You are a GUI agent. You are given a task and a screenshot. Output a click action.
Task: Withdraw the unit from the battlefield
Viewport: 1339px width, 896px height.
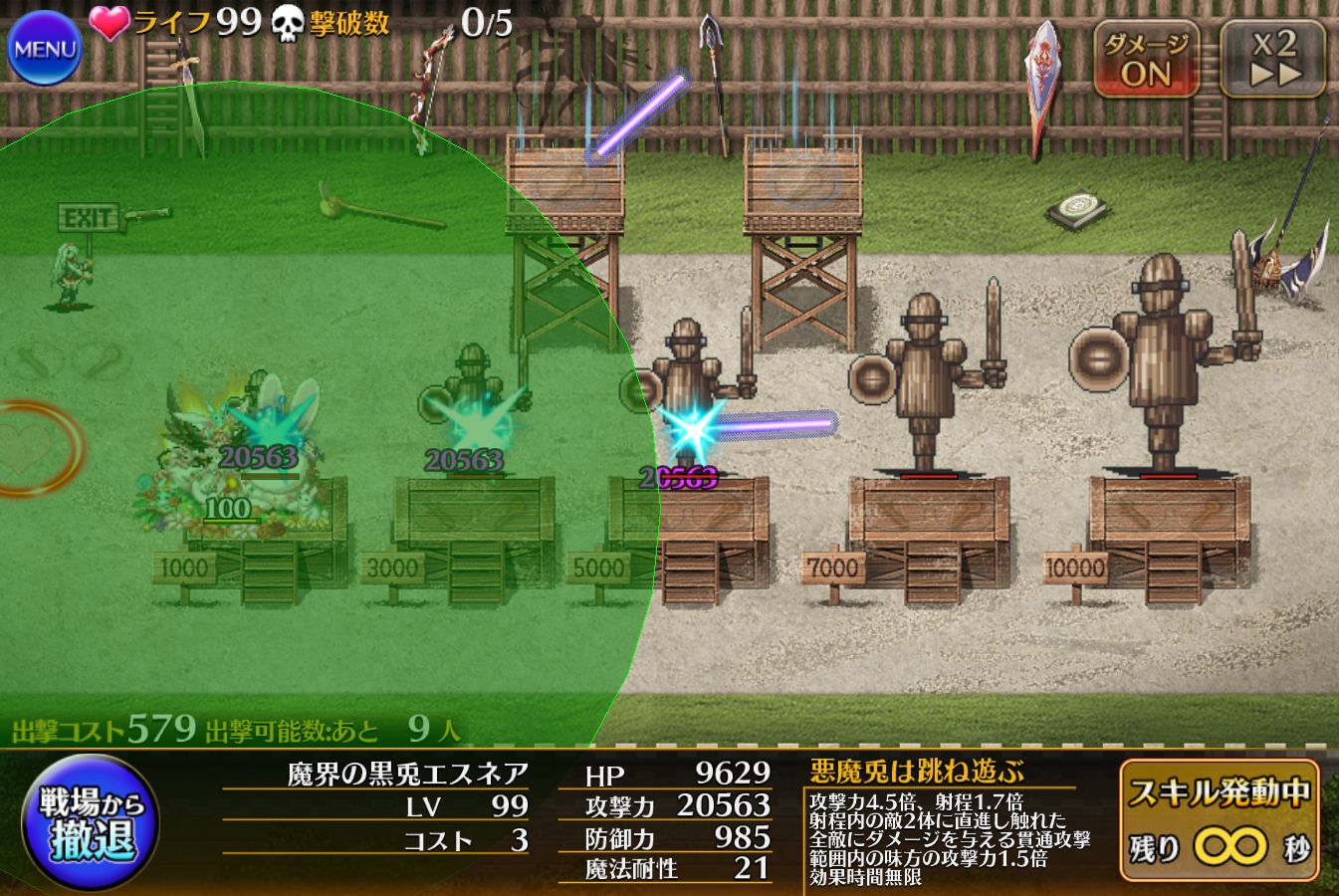[x=92, y=823]
